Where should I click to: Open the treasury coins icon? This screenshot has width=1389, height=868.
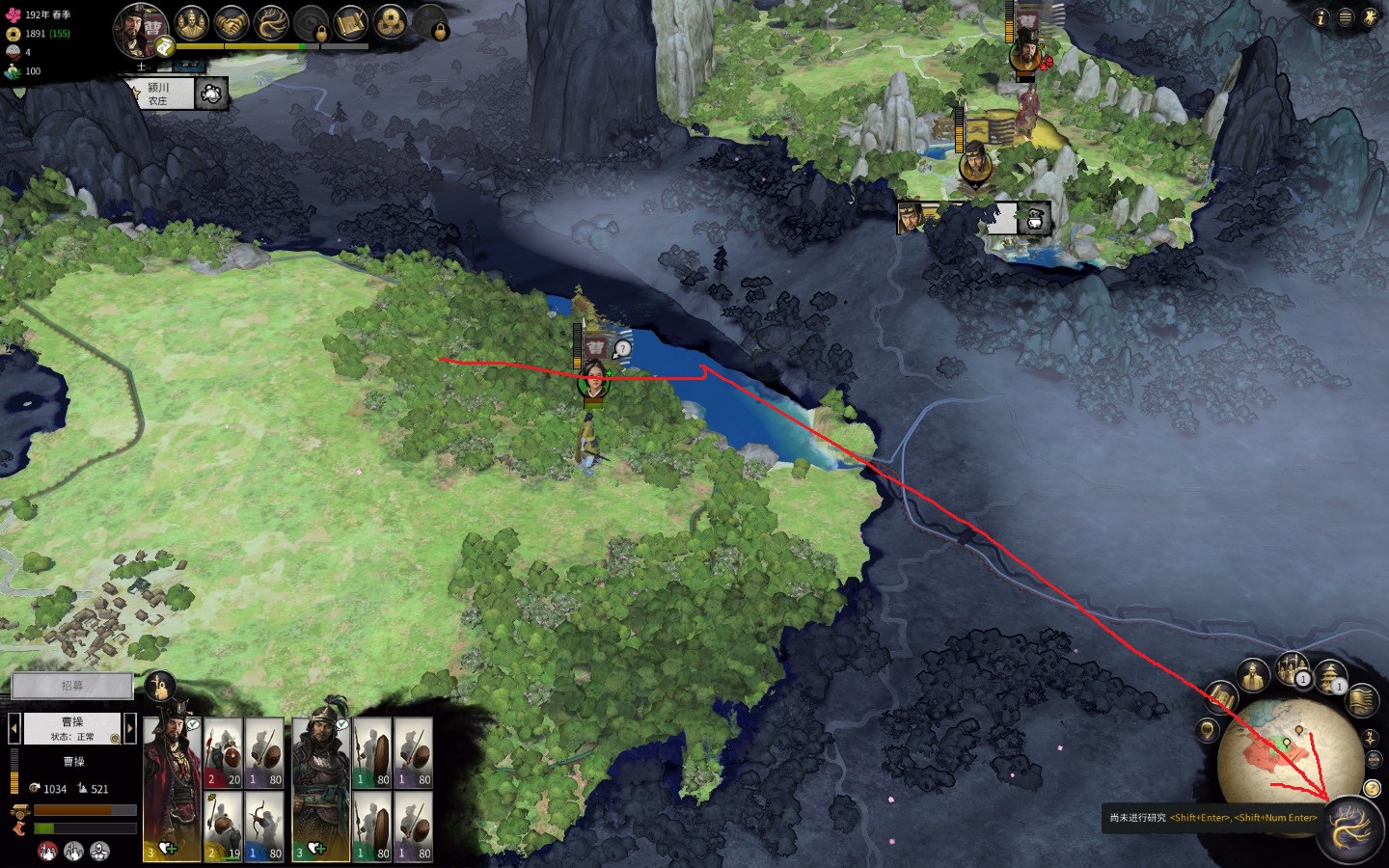[x=390, y=22]
